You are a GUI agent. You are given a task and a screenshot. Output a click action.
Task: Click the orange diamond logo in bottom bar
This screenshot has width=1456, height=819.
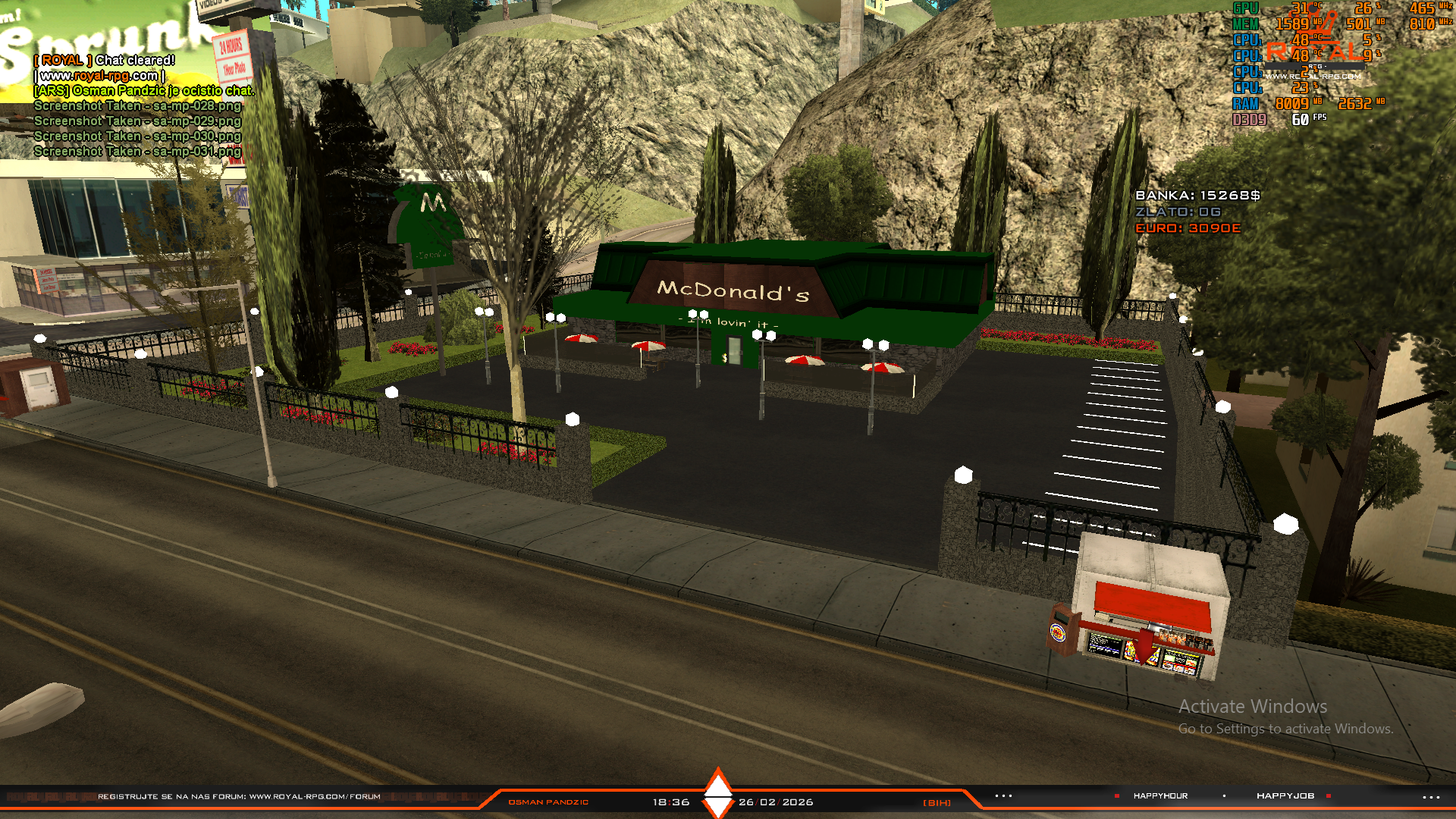click(718, 793)
